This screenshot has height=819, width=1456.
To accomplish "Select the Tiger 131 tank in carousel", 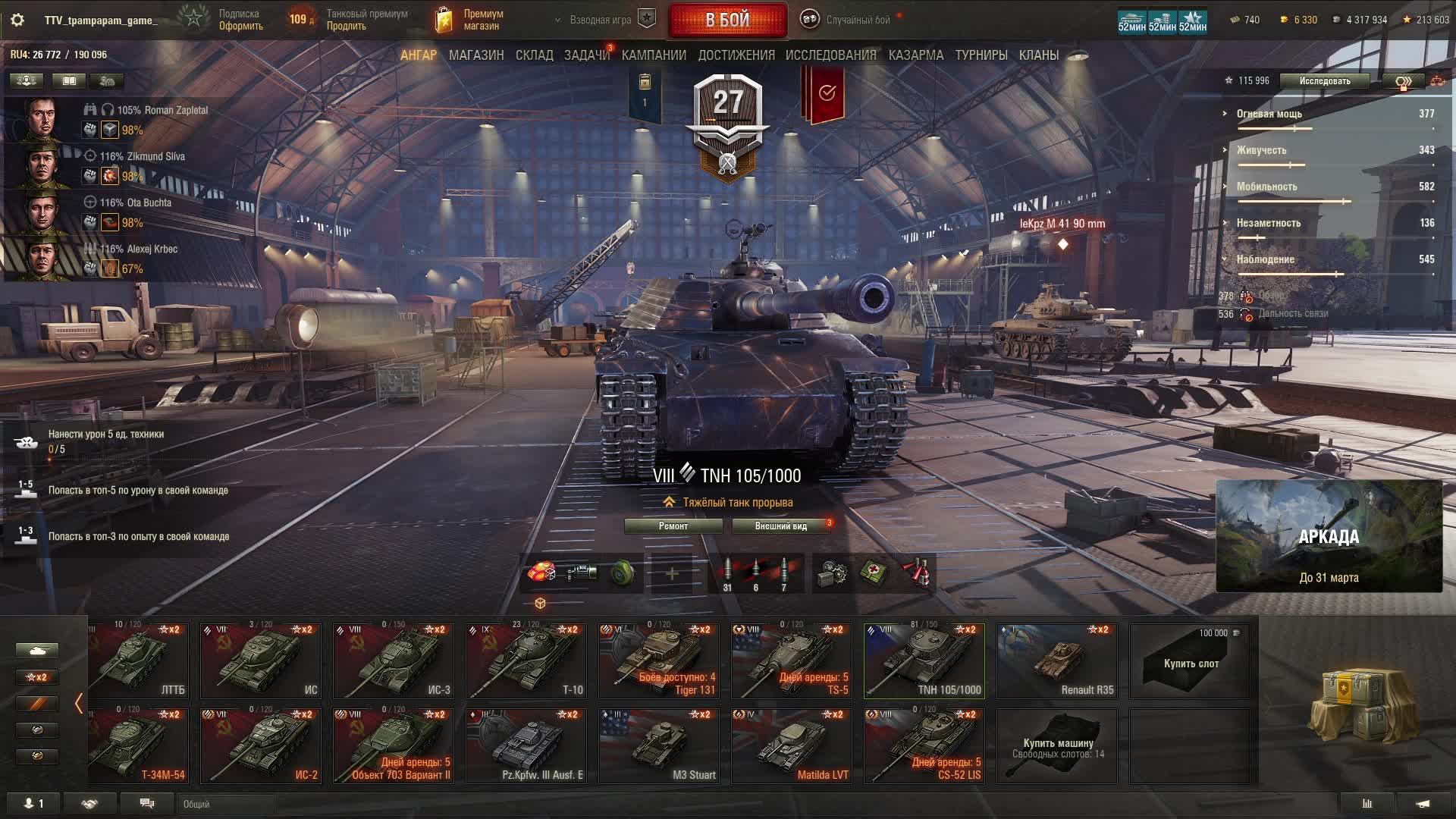I will [x=658, y=661].
